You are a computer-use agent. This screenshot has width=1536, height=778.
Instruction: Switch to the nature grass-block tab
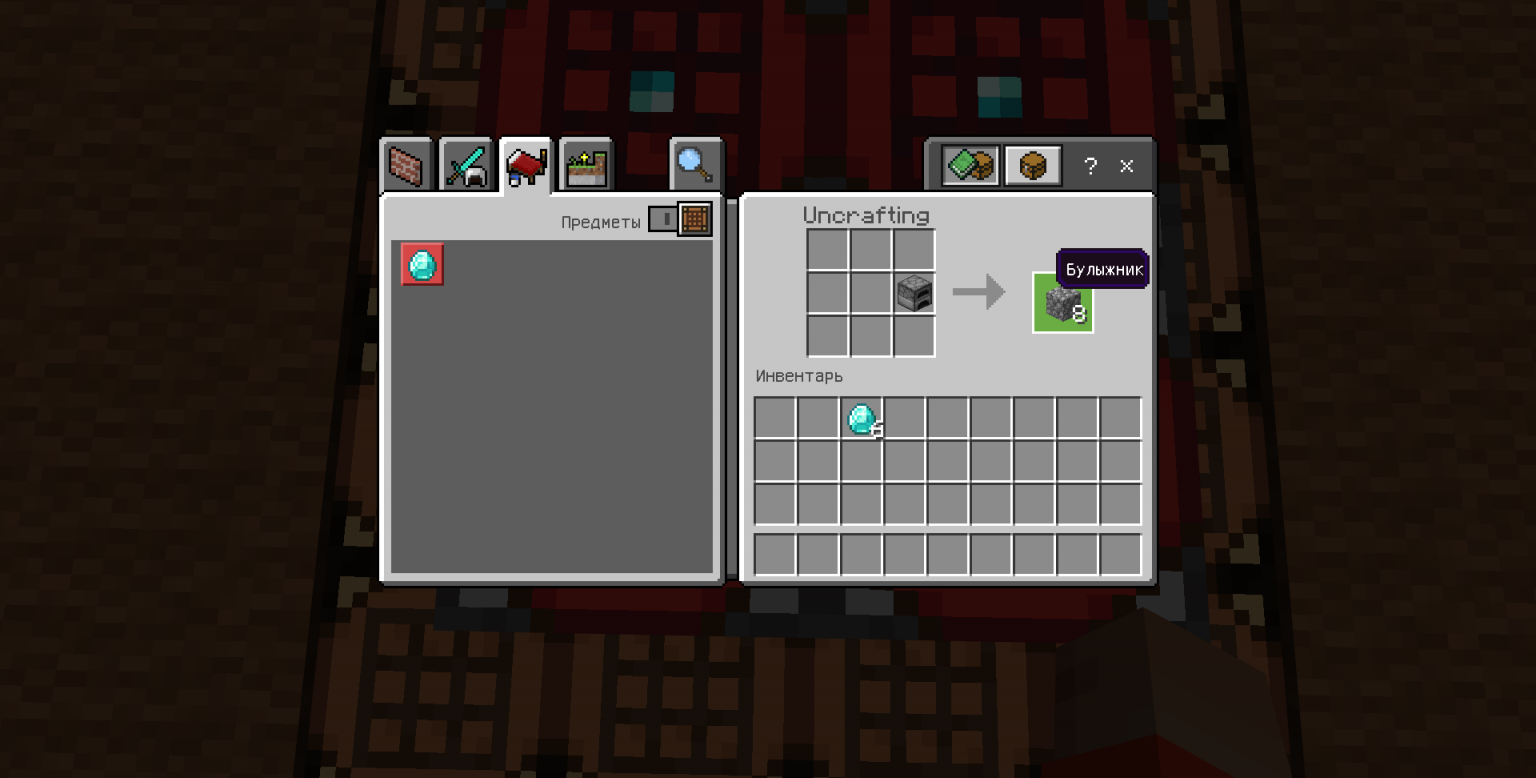[x=586, y=166]
